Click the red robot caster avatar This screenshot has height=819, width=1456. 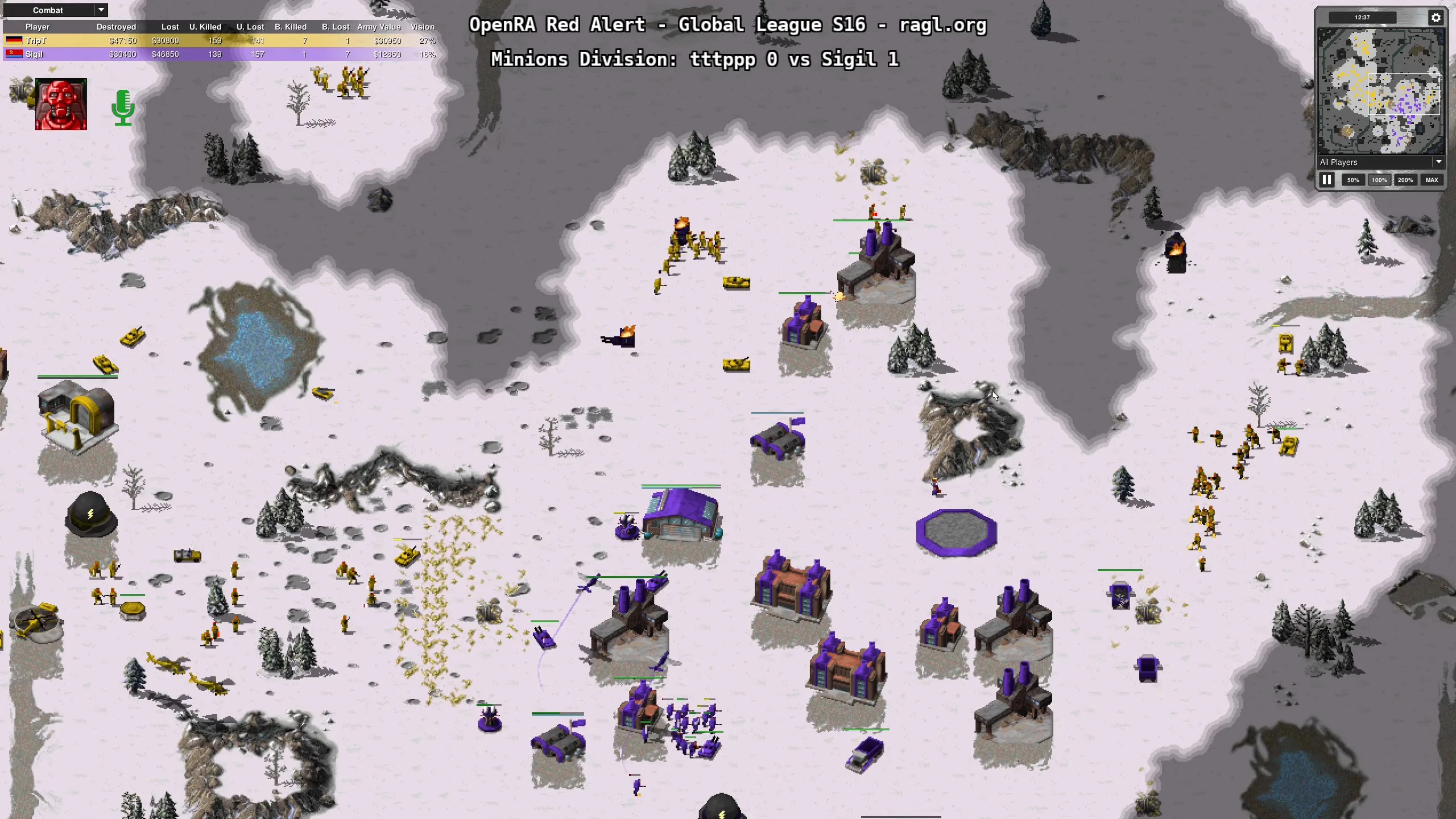pyautogui.click(x=61, y=105)
